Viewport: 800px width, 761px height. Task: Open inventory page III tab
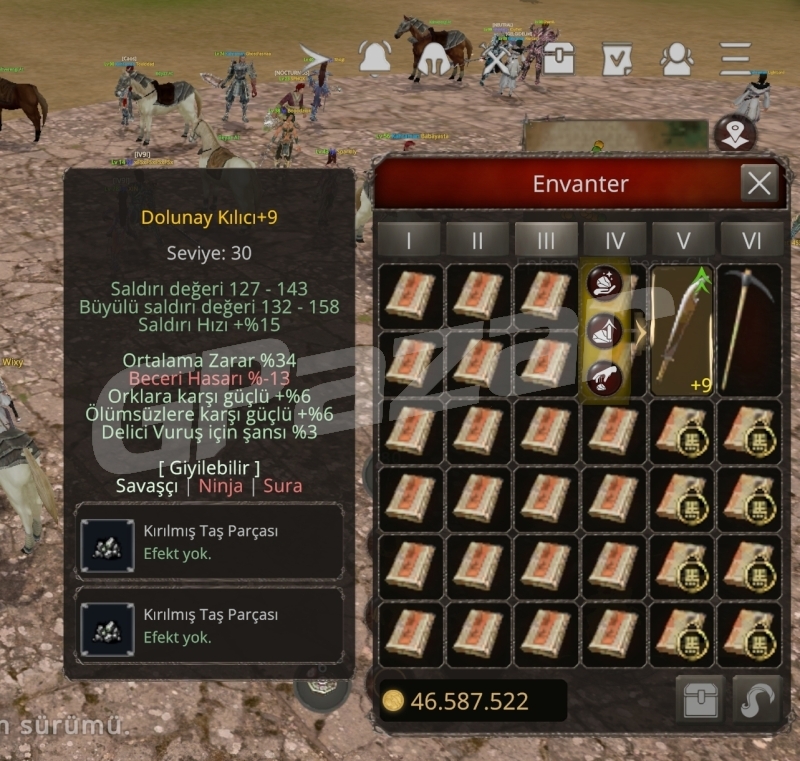coord(546,239)
